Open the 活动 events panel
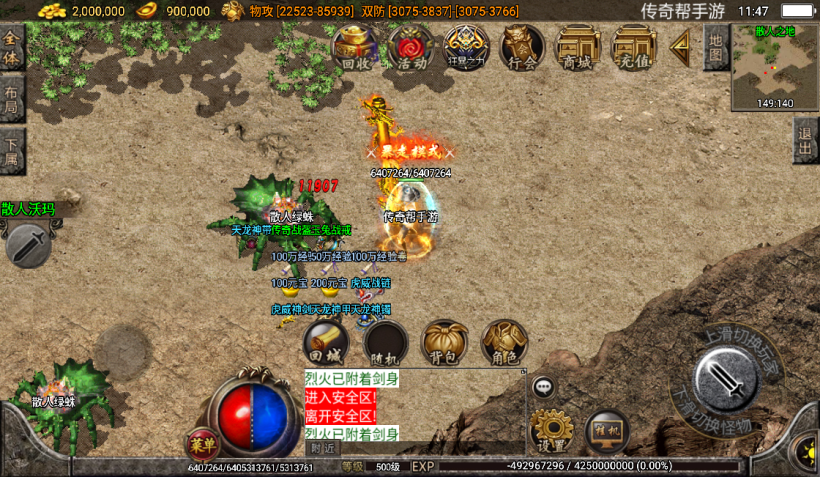The image size is (820, 477). click(x=411, y=47)
